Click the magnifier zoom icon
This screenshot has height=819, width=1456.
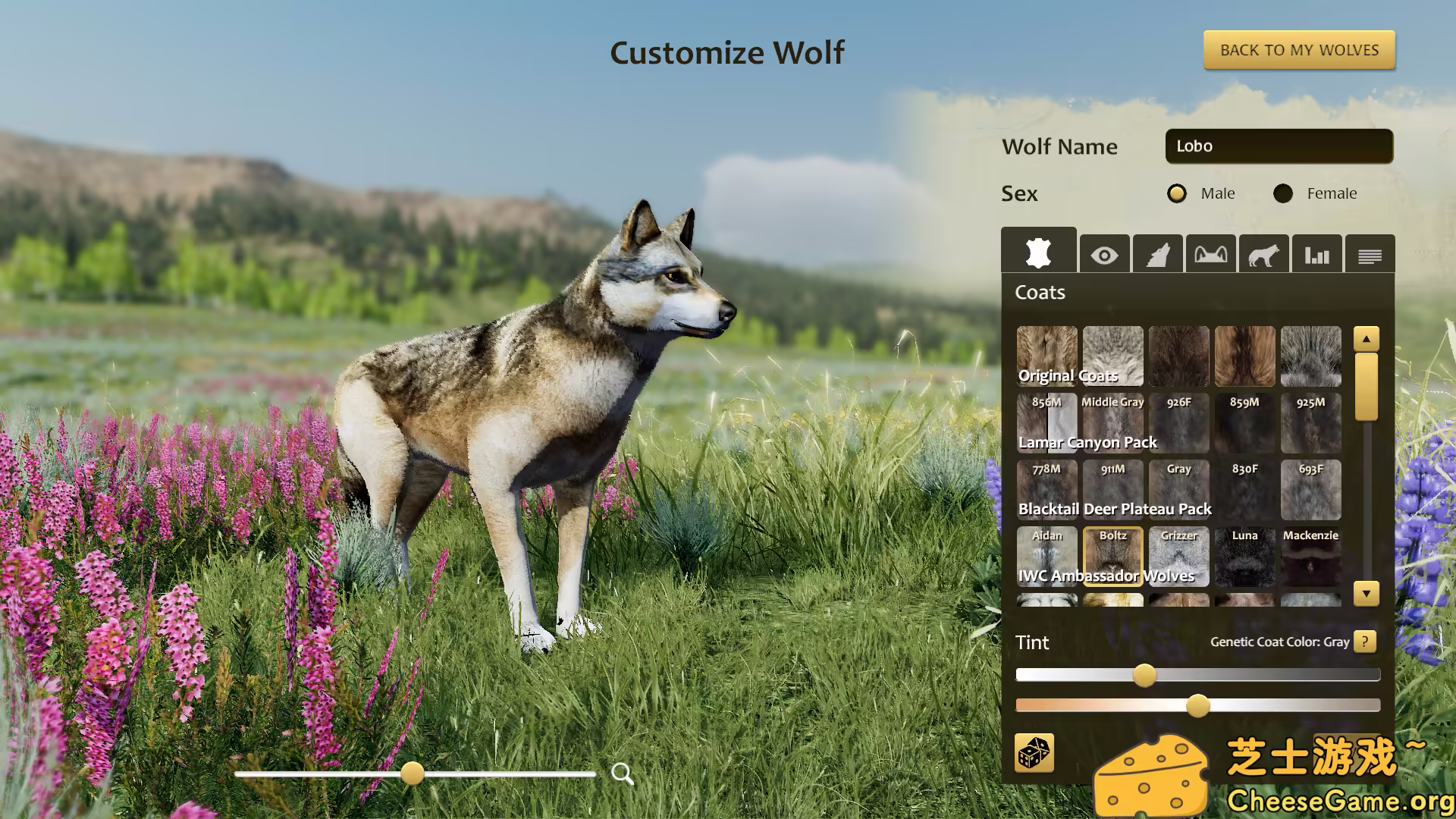[x=623, y=773]
